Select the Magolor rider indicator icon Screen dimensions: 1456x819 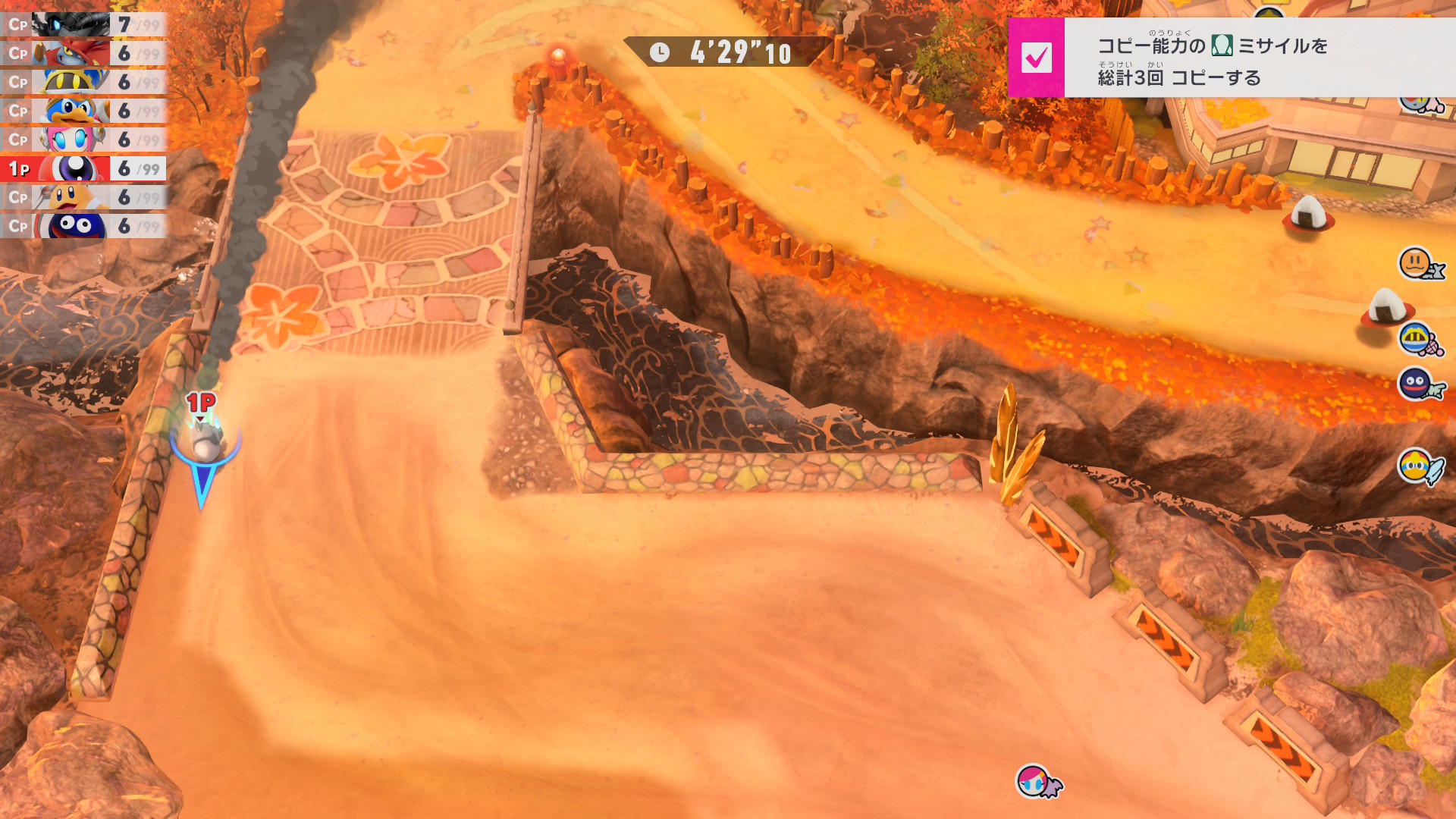point(1415,338)
